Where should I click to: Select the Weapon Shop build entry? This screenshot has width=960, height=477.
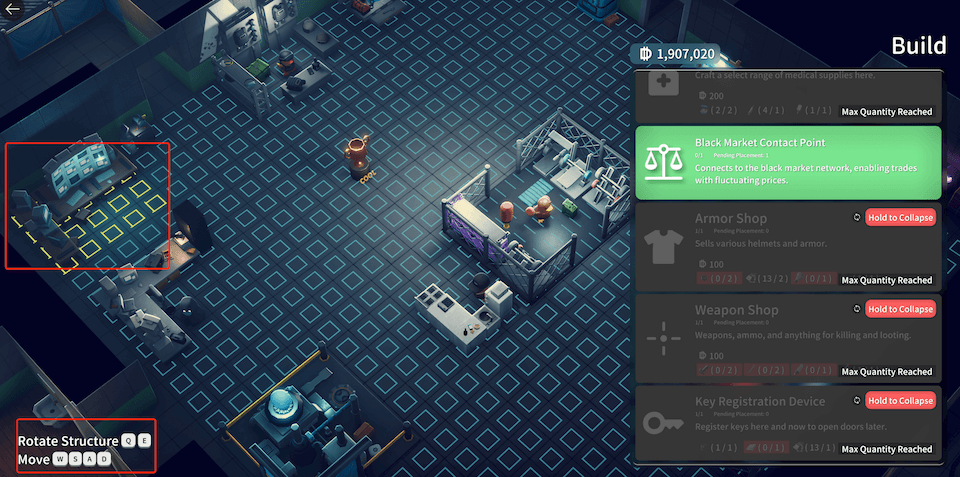pos(760,337)
